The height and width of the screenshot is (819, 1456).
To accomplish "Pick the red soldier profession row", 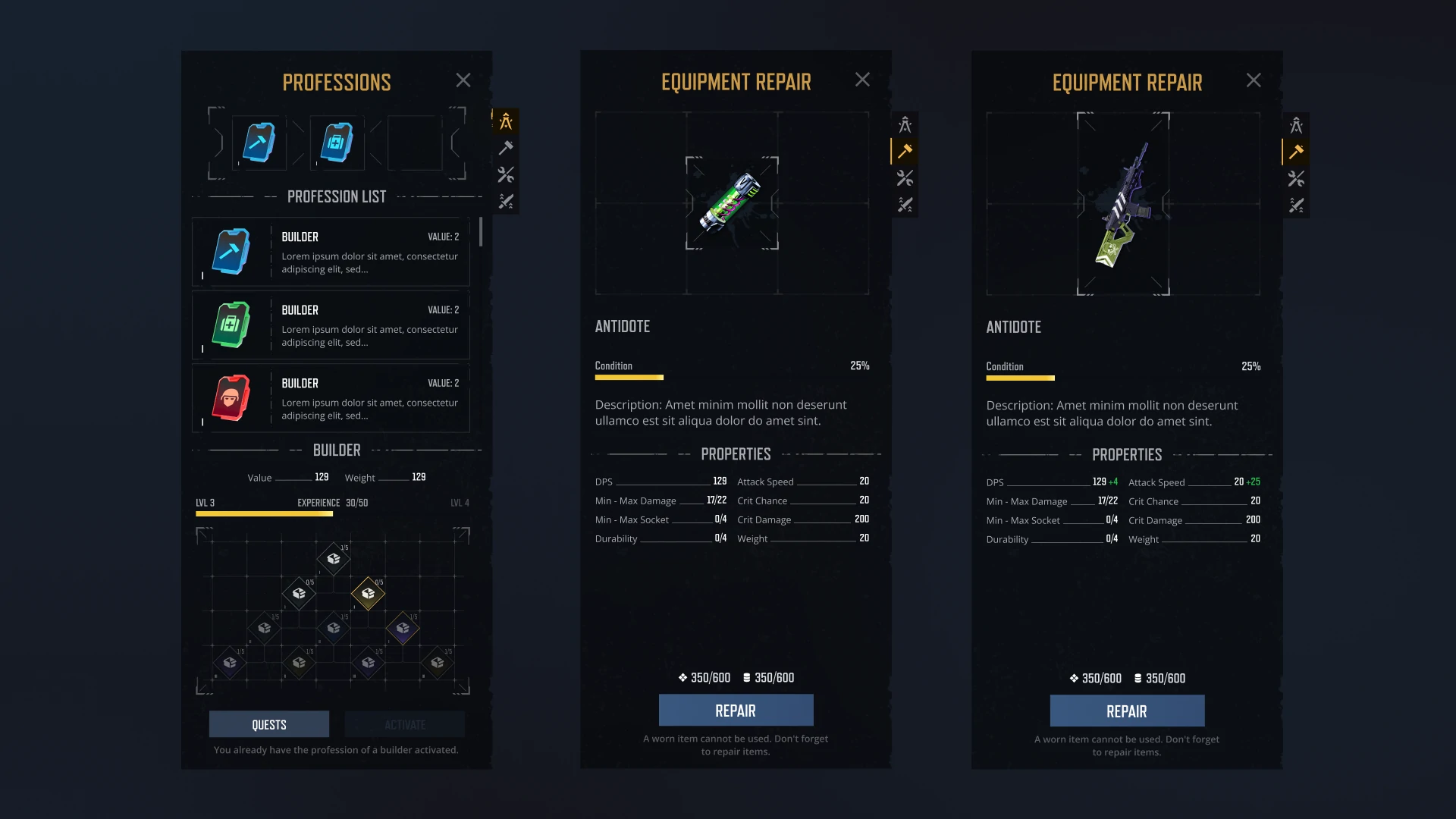I will click(331, 398).
